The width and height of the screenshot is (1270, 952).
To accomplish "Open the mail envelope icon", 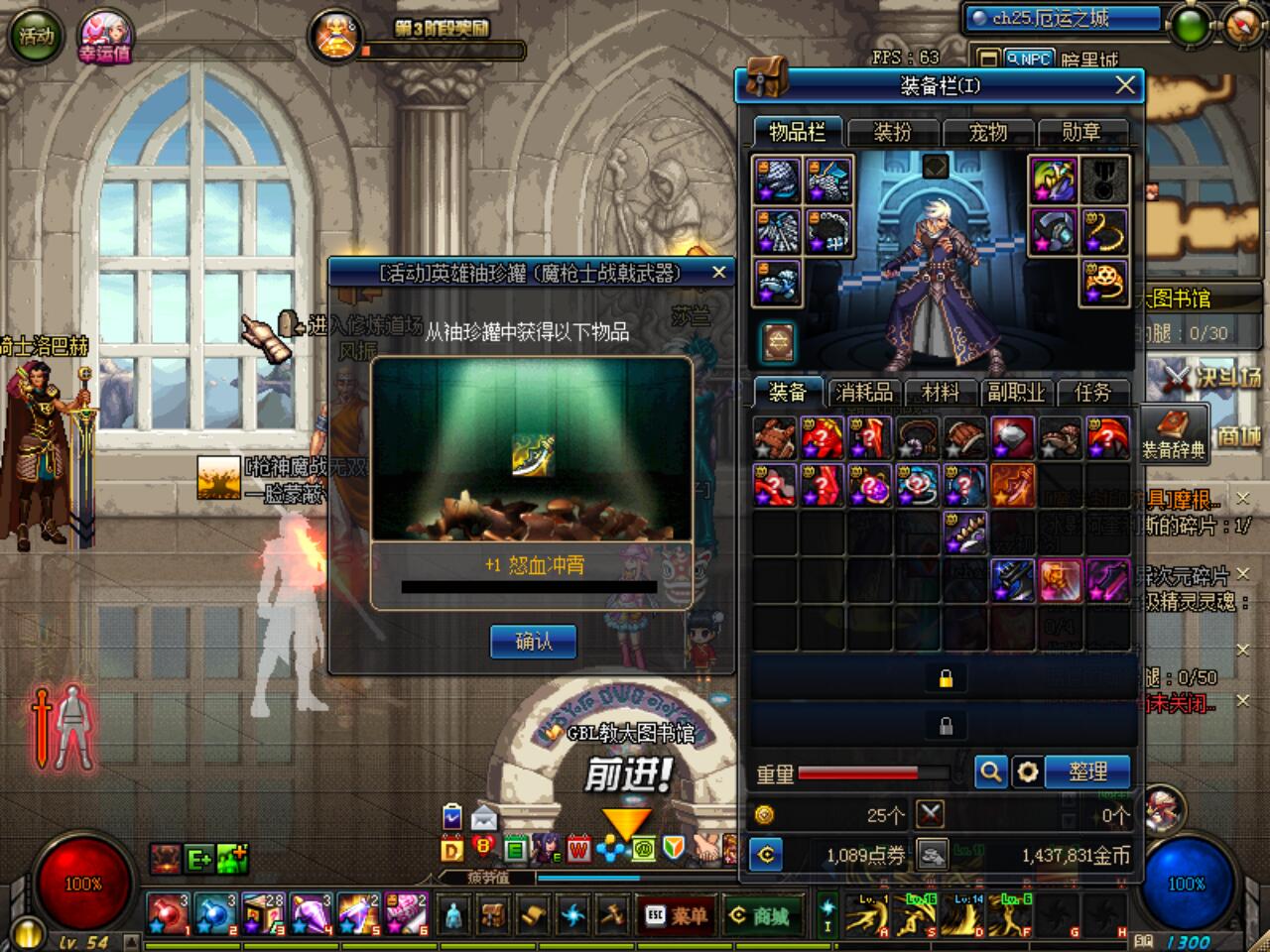I will click(x=484, y=818).
